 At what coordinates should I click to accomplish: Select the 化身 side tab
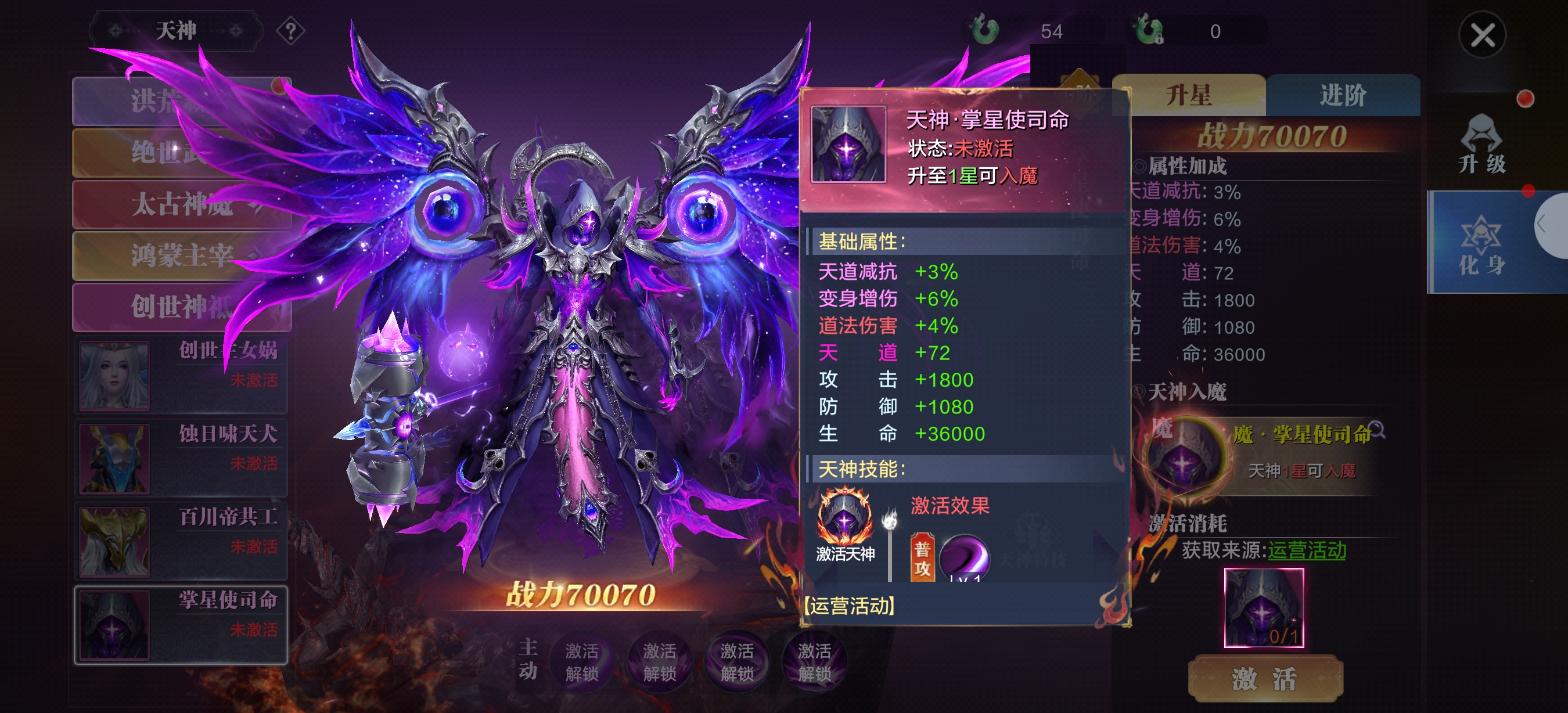(1482, 243)
